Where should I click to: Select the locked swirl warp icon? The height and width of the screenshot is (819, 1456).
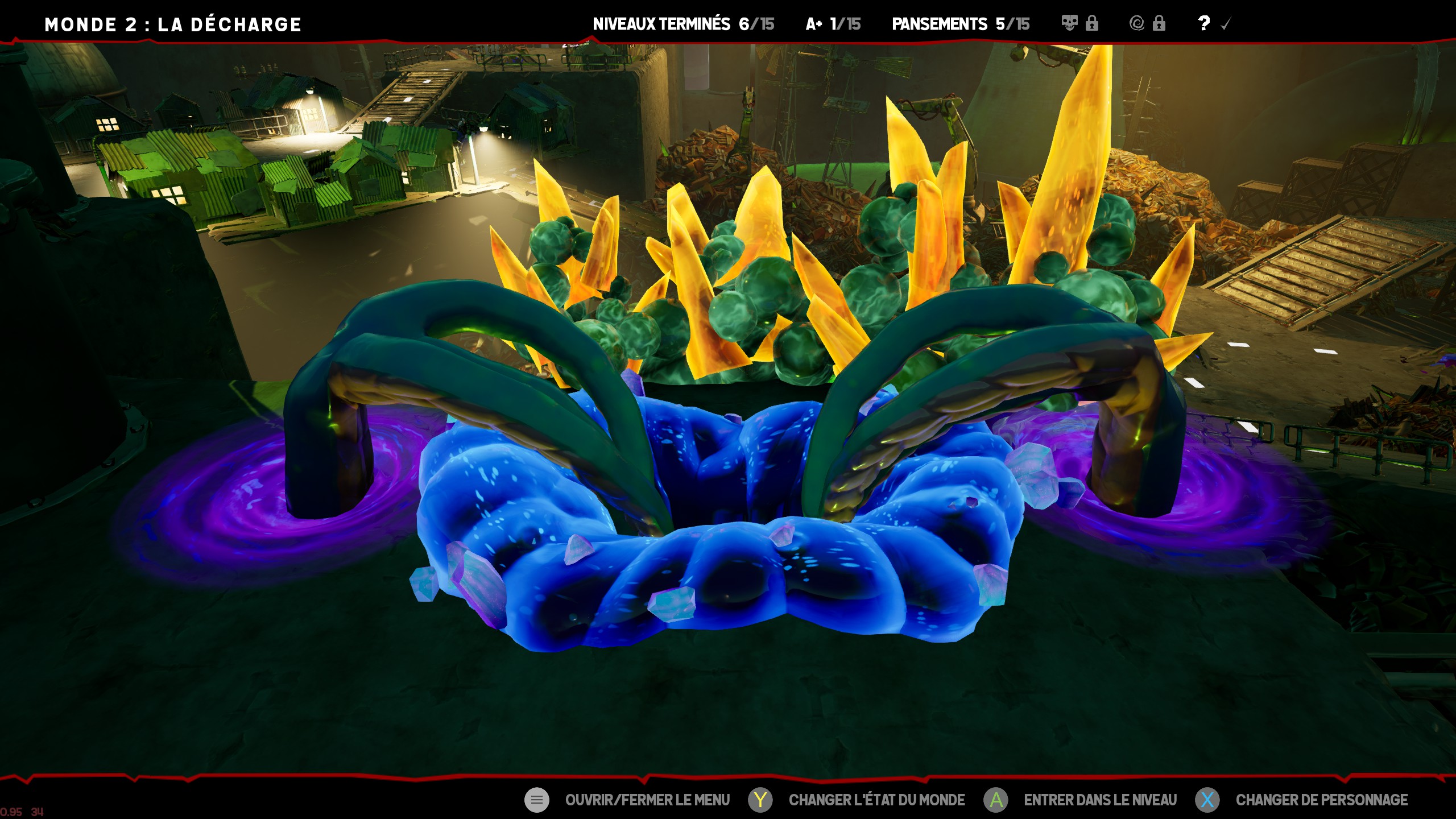pos(1137,23)
